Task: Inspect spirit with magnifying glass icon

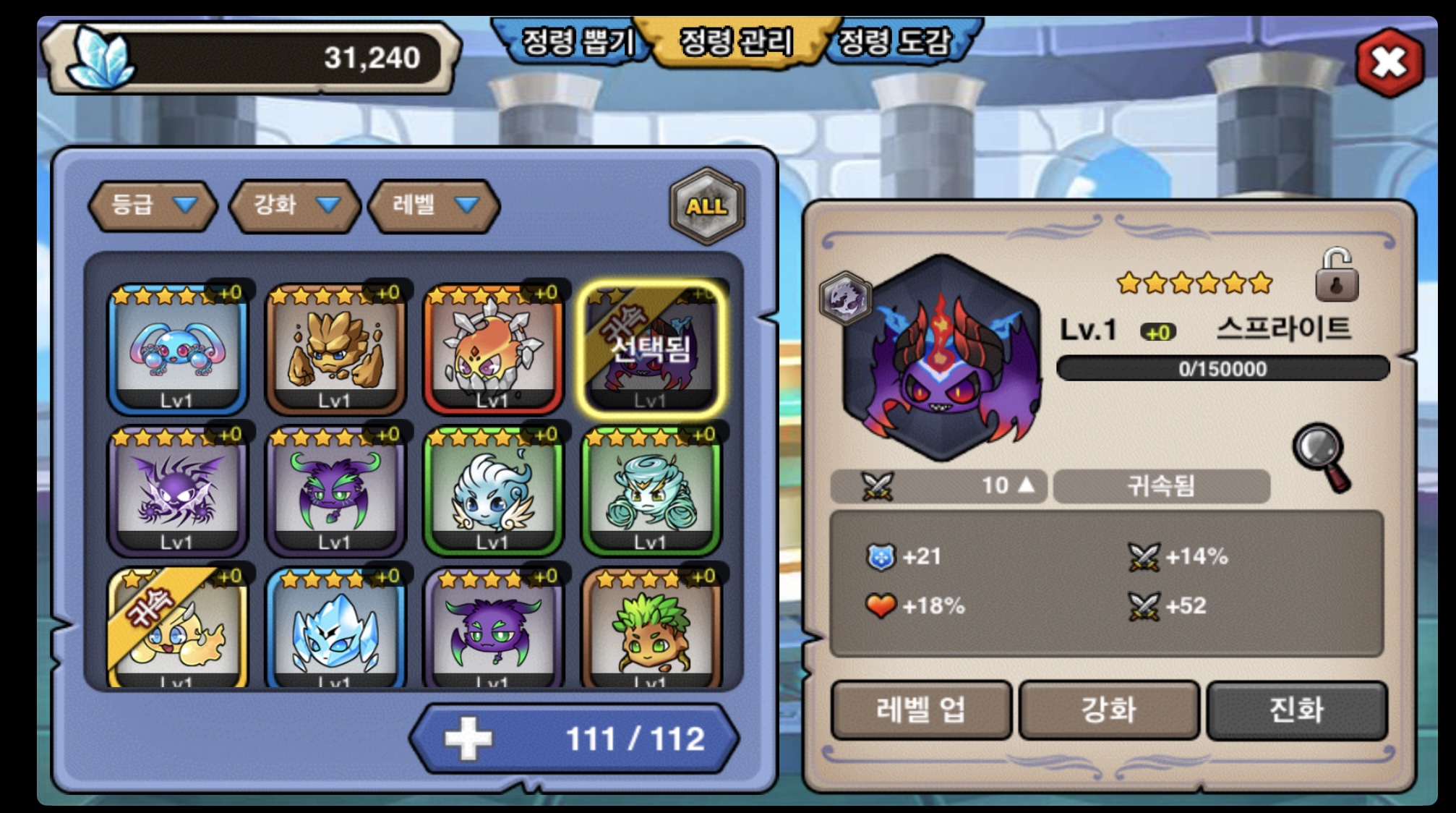Action: (1321, 456)
